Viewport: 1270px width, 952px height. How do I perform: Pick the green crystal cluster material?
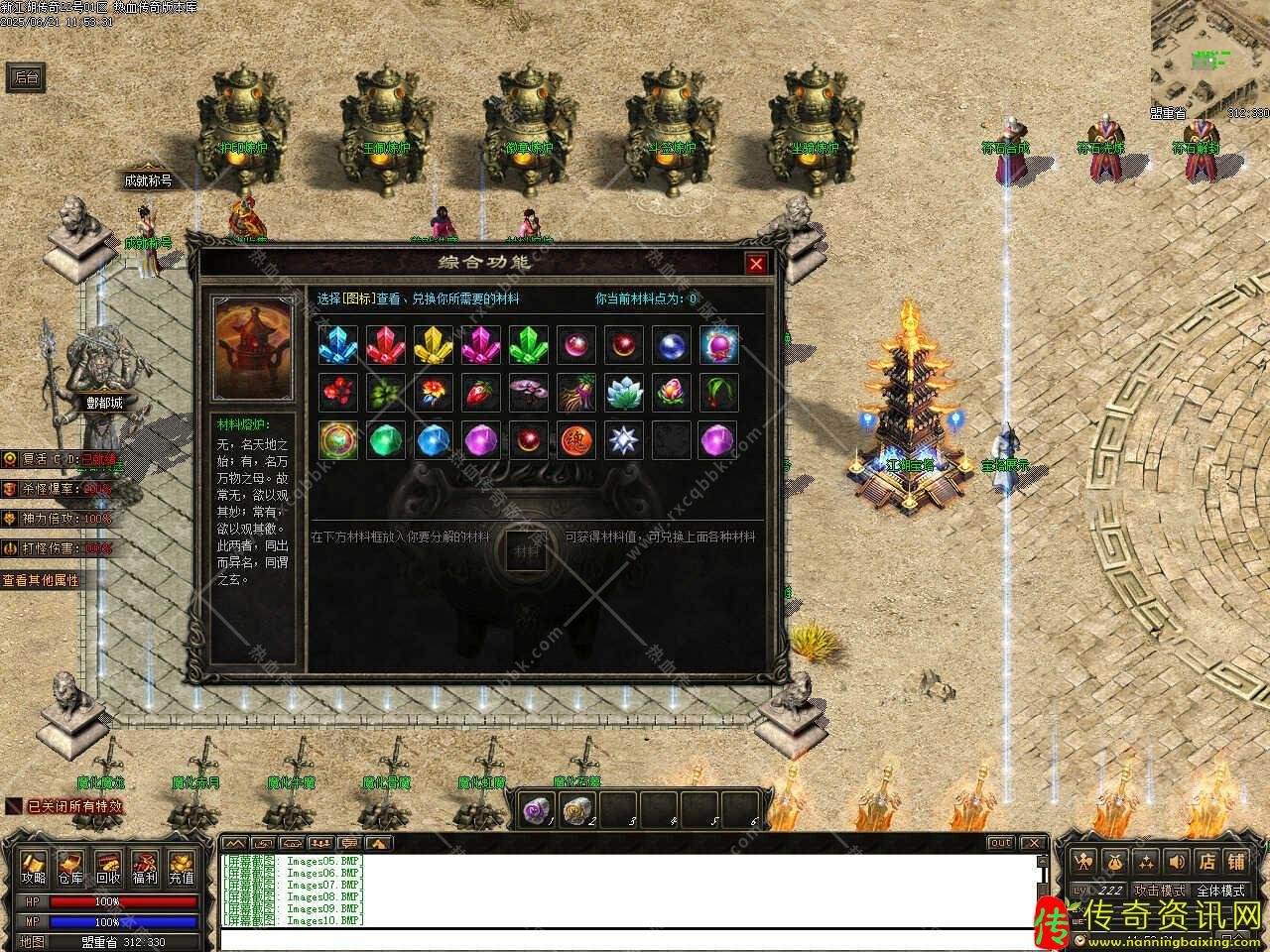coord(528,345)
